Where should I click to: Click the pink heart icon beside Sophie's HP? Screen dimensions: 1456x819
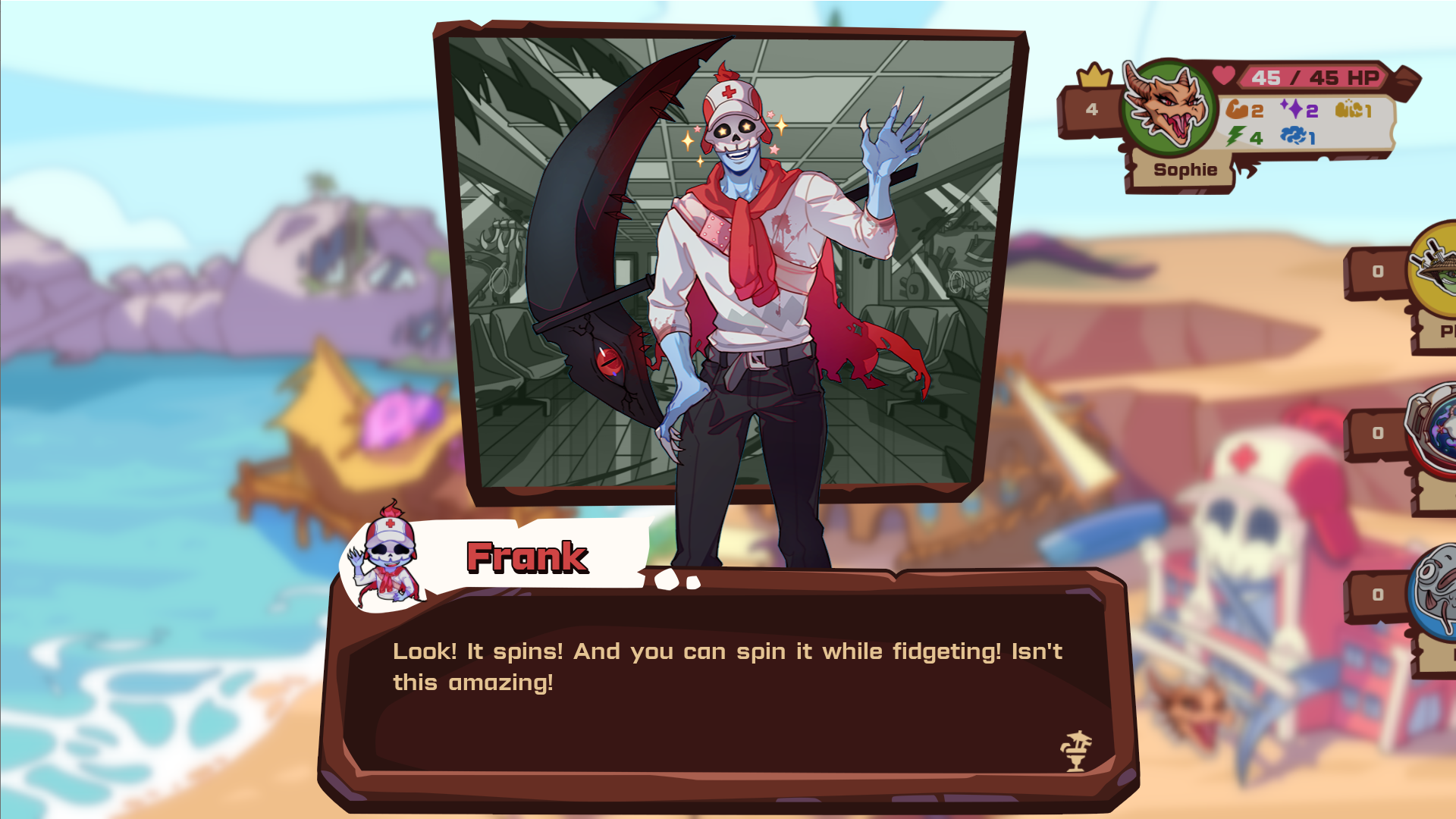[1224, 74]
